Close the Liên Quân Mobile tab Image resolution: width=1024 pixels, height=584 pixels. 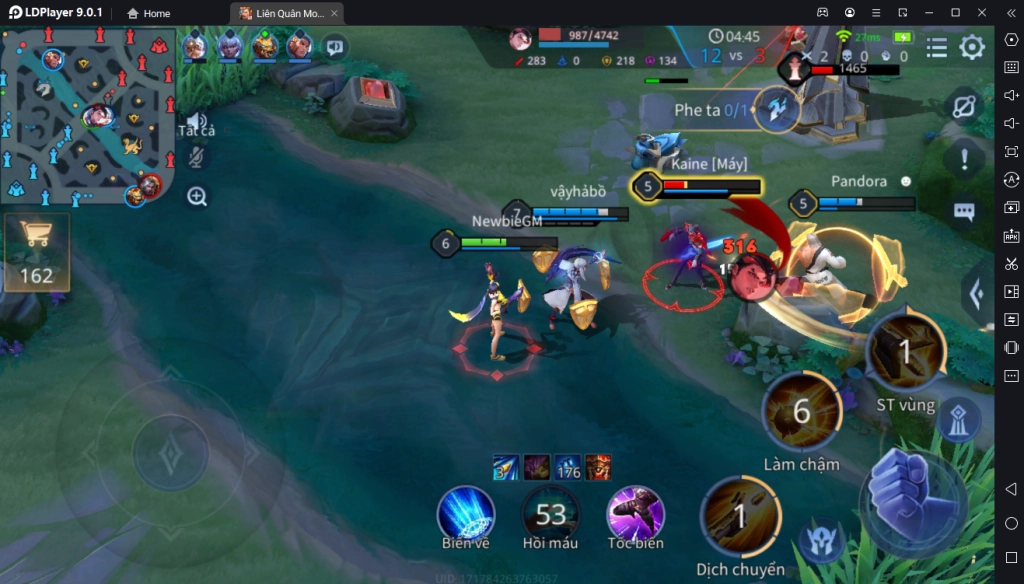334,13
